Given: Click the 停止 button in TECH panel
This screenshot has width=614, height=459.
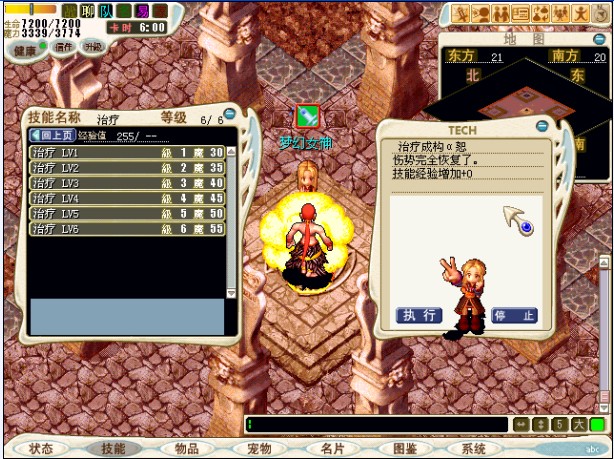Looking at the screenshot, I should 514,315.
